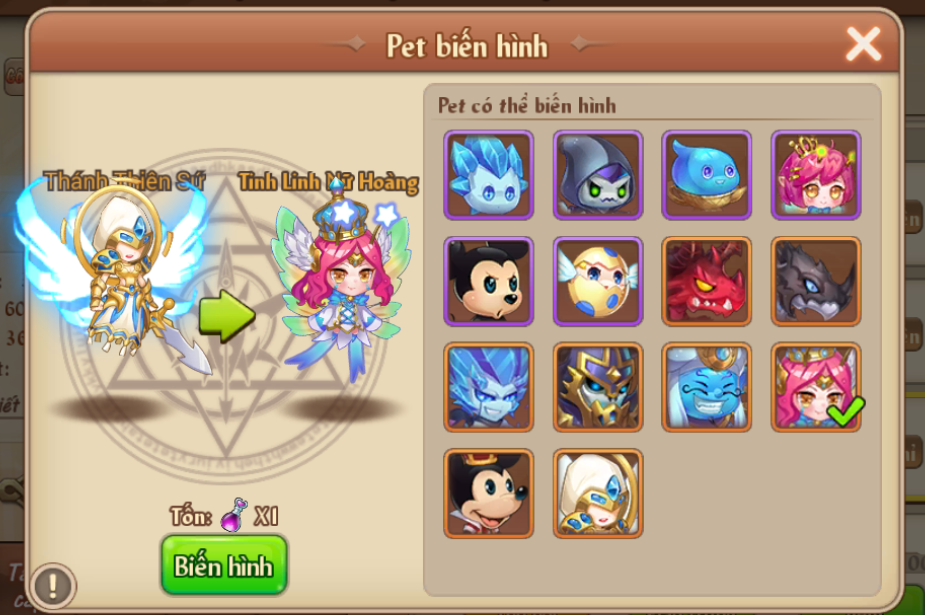Viewport: 926px width, 616px height.
Task: Pick the red dragon pet
Action: point(707,281)
